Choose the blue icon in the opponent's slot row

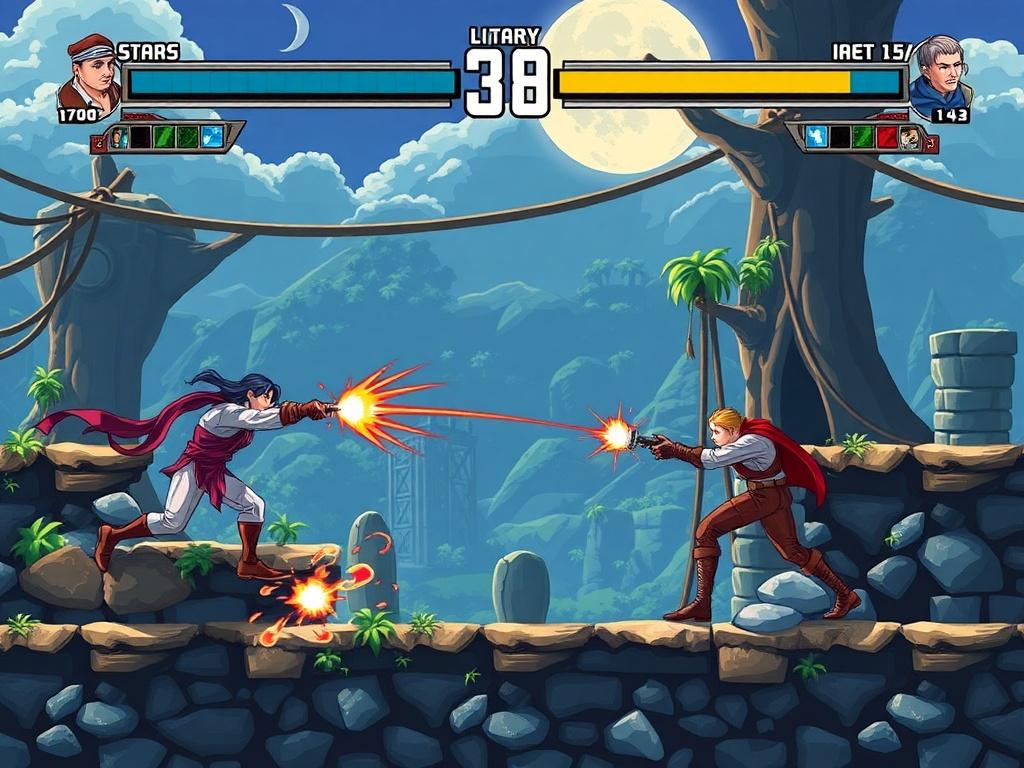pos(817,137)
